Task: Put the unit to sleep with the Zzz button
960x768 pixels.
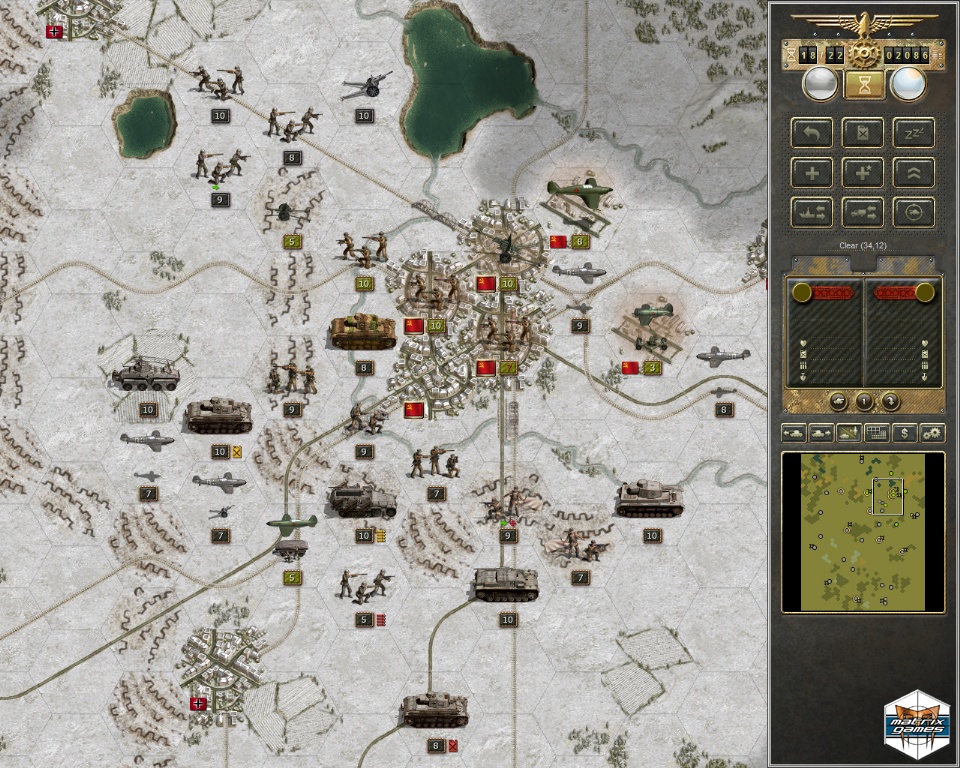Action: tap(913, 133)
